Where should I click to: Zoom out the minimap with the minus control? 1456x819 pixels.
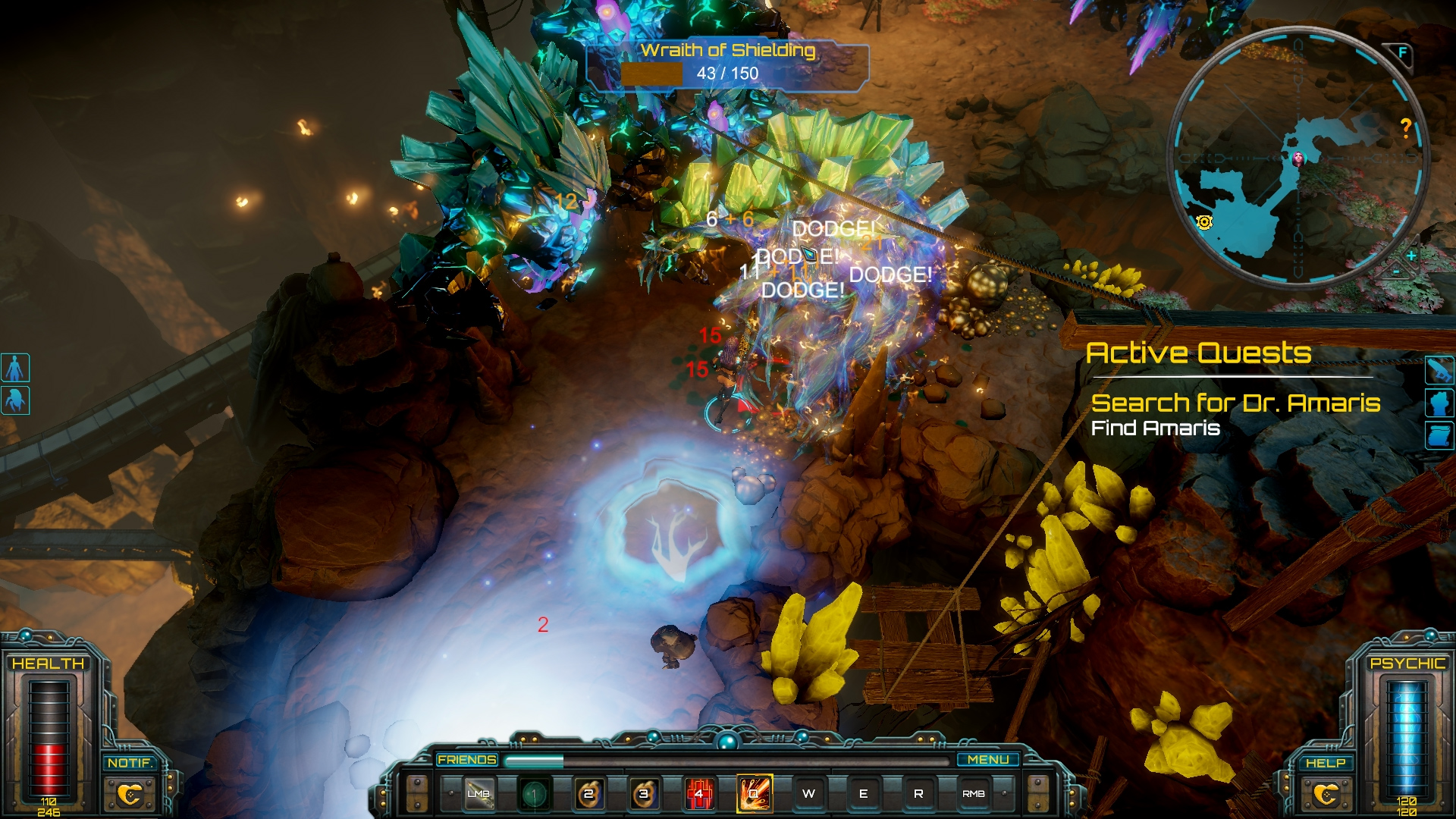[1395, 272]
